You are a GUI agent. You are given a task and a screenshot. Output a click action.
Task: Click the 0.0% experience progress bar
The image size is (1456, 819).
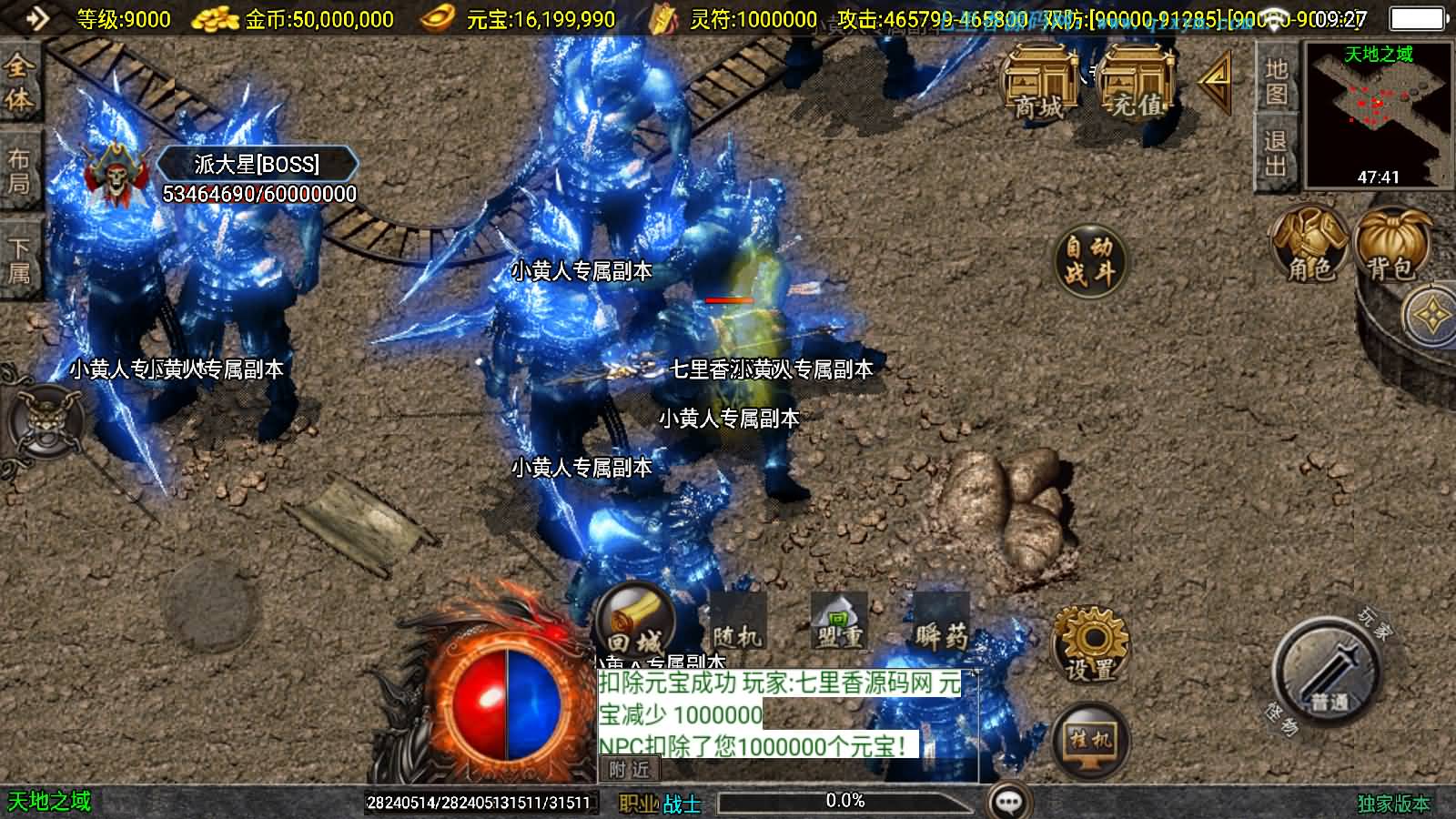coord(846,802)
